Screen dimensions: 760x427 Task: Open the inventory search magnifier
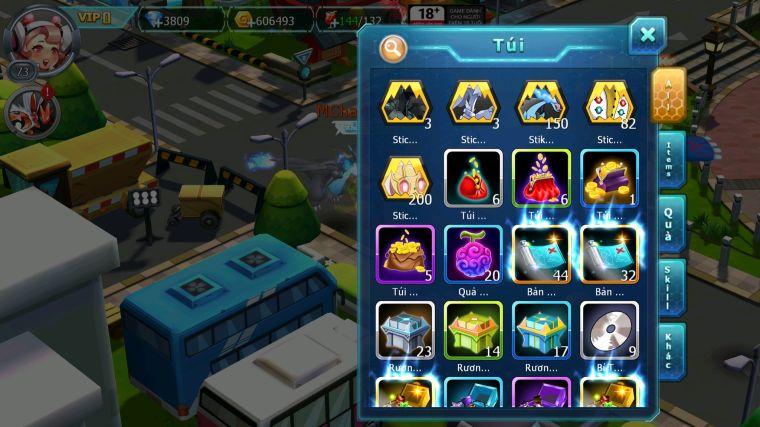[394, 46]
